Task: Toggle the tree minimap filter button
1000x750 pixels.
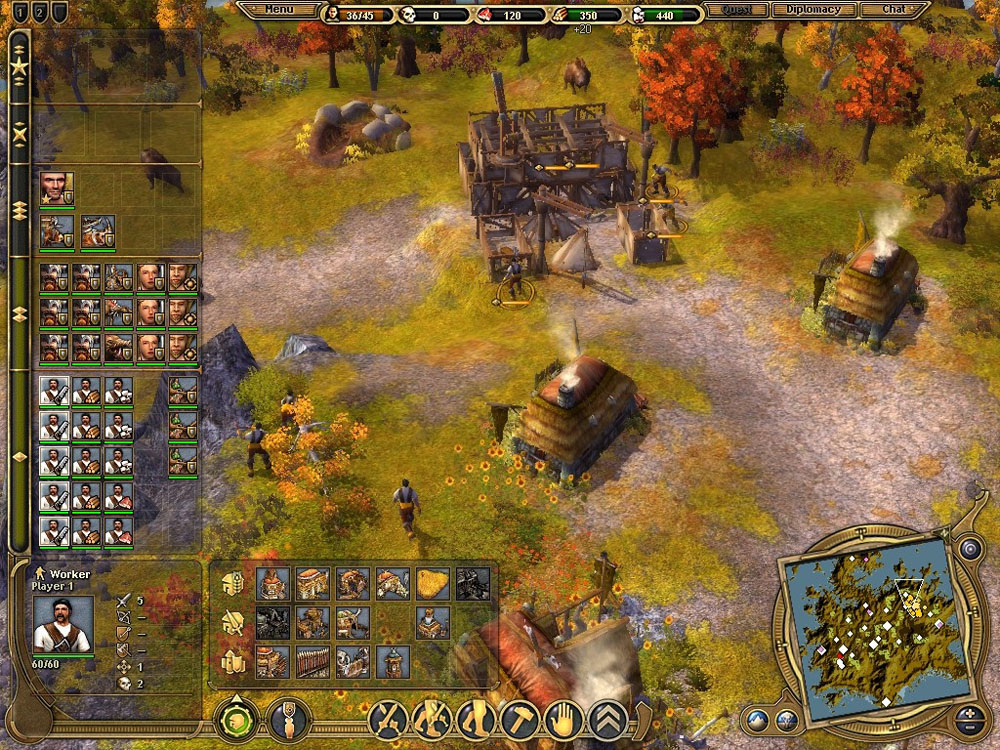Action: point(788,719)
